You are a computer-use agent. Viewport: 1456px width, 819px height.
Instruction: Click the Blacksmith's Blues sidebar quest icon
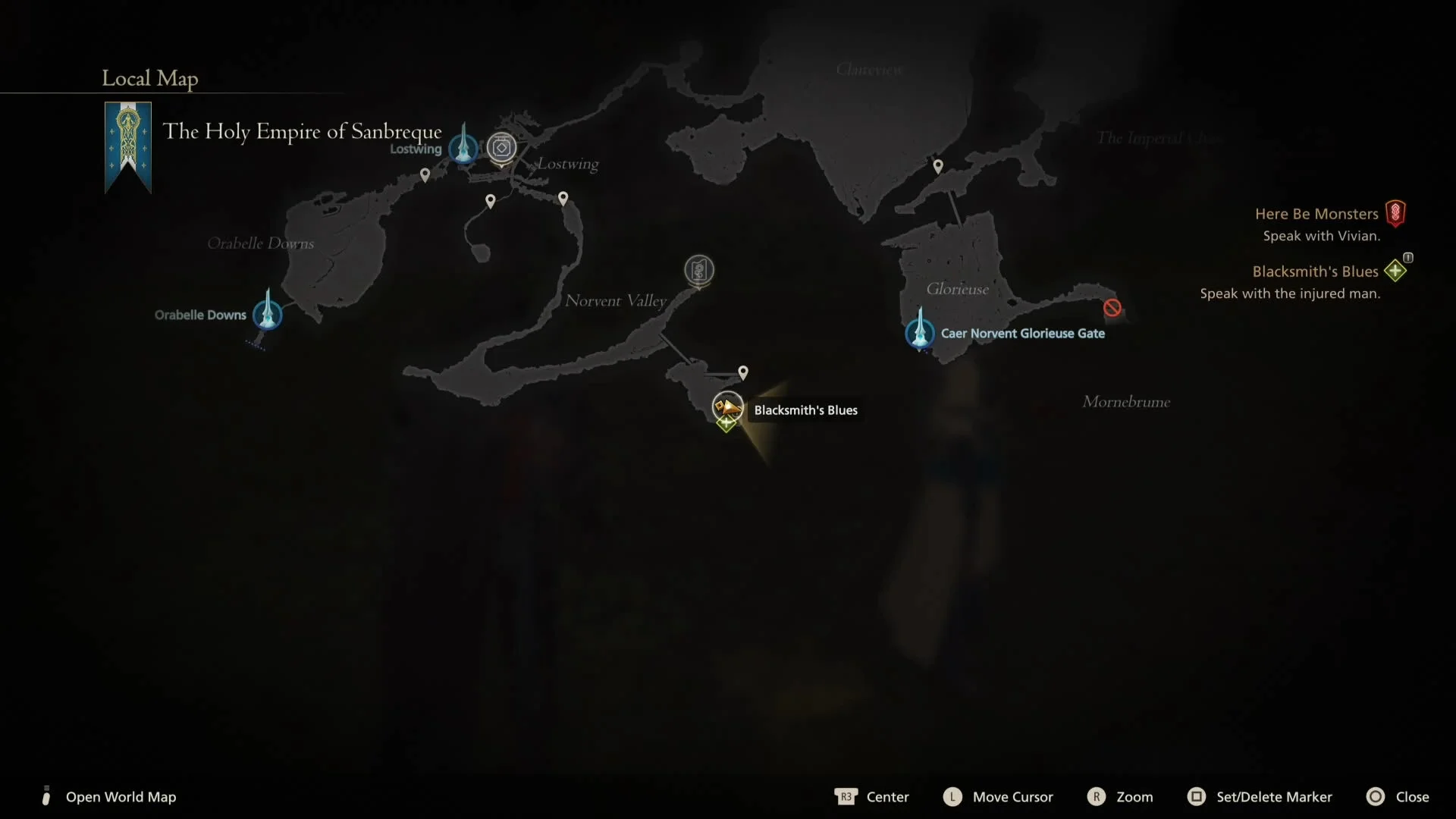tap(1395, 271)
